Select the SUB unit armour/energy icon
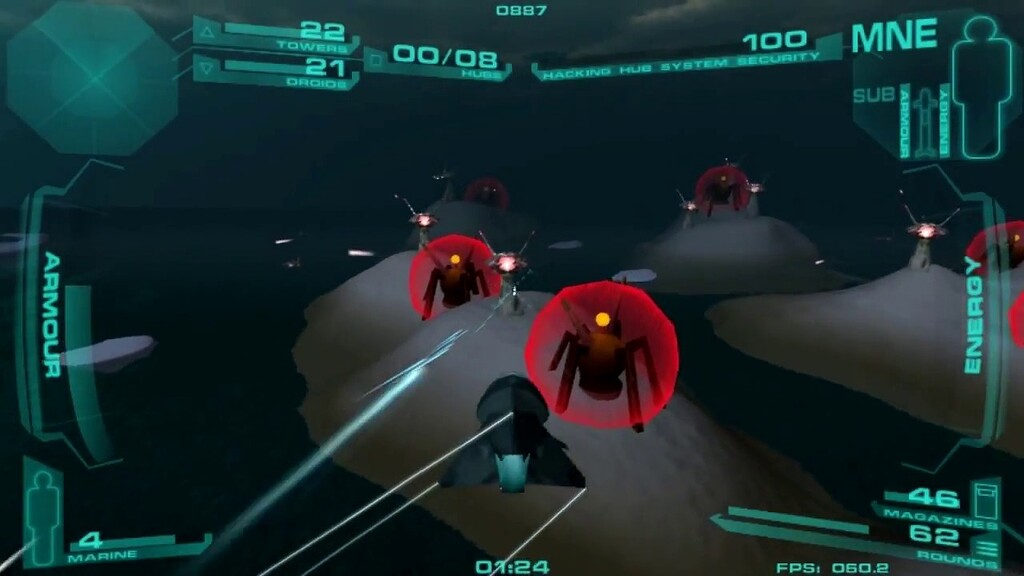Viewport: 1024px width, 576px height. coord(924,122)
